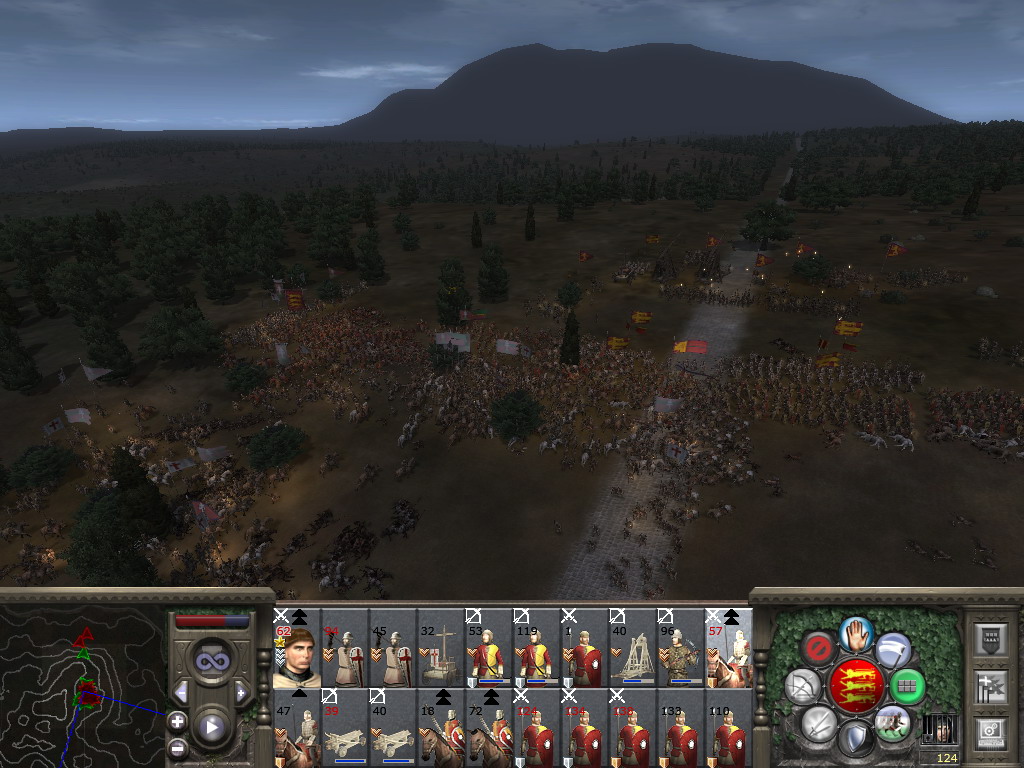Choose the unit card with 119 soldiers
The height and width of the screenshot is (768, 1024).
pyautogui.click(x=537, y=650)
